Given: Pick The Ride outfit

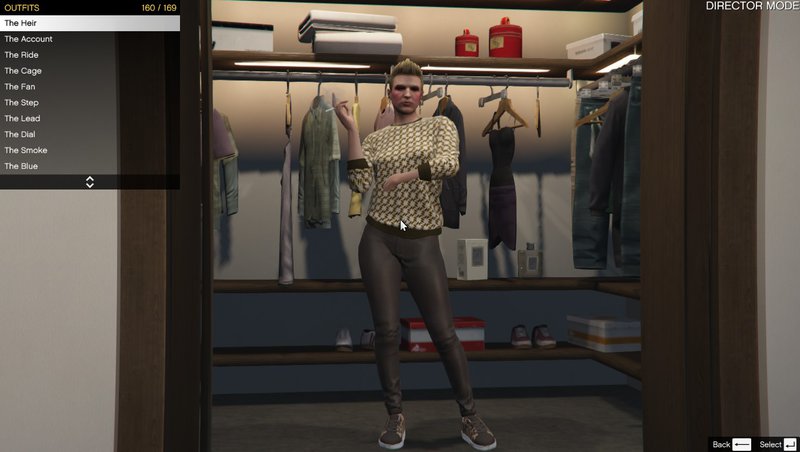Looking at the screenshot, I should pos(89,55).
